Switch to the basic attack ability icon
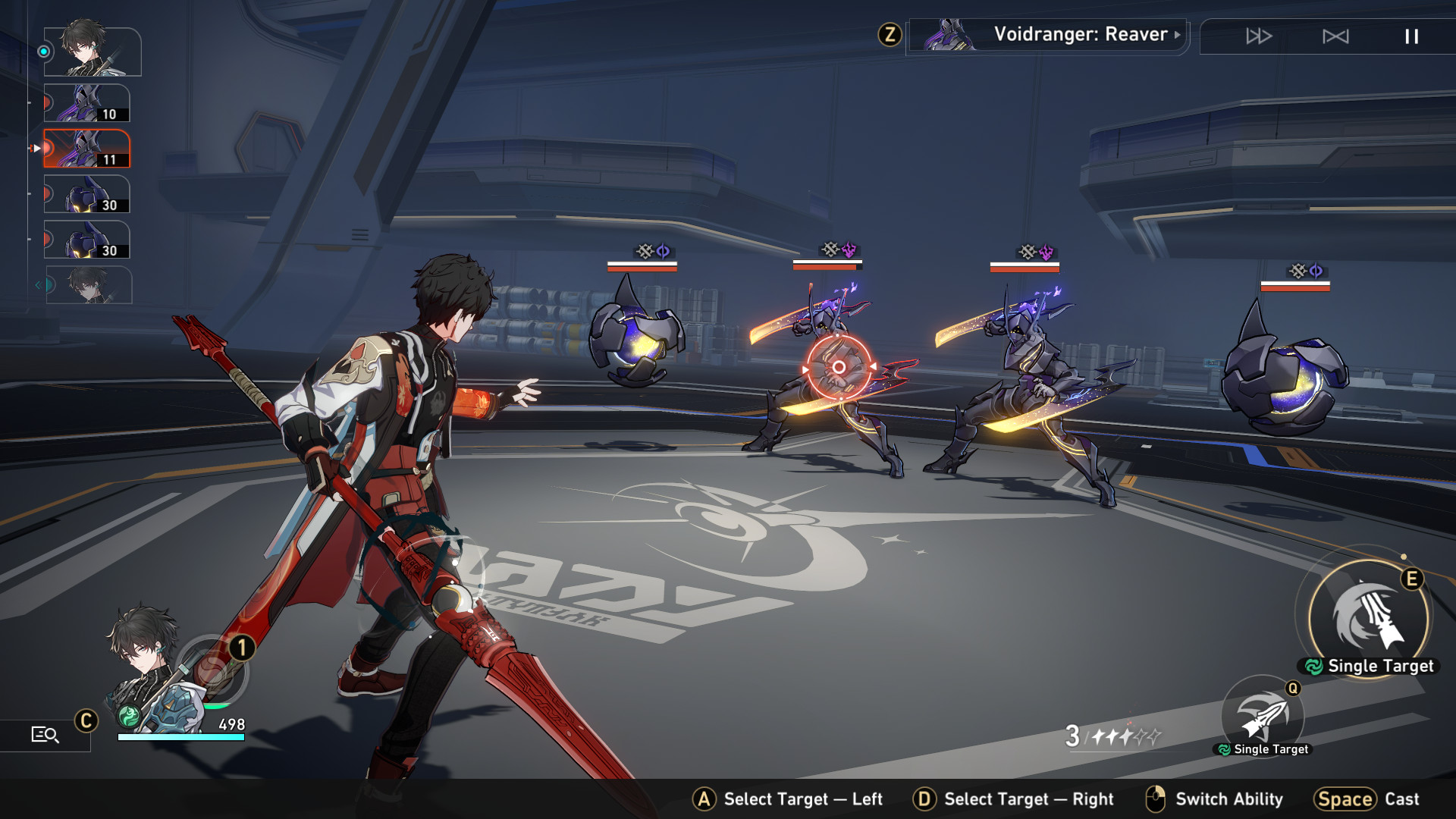The image size is (1456, 819). click(1263, 717)
